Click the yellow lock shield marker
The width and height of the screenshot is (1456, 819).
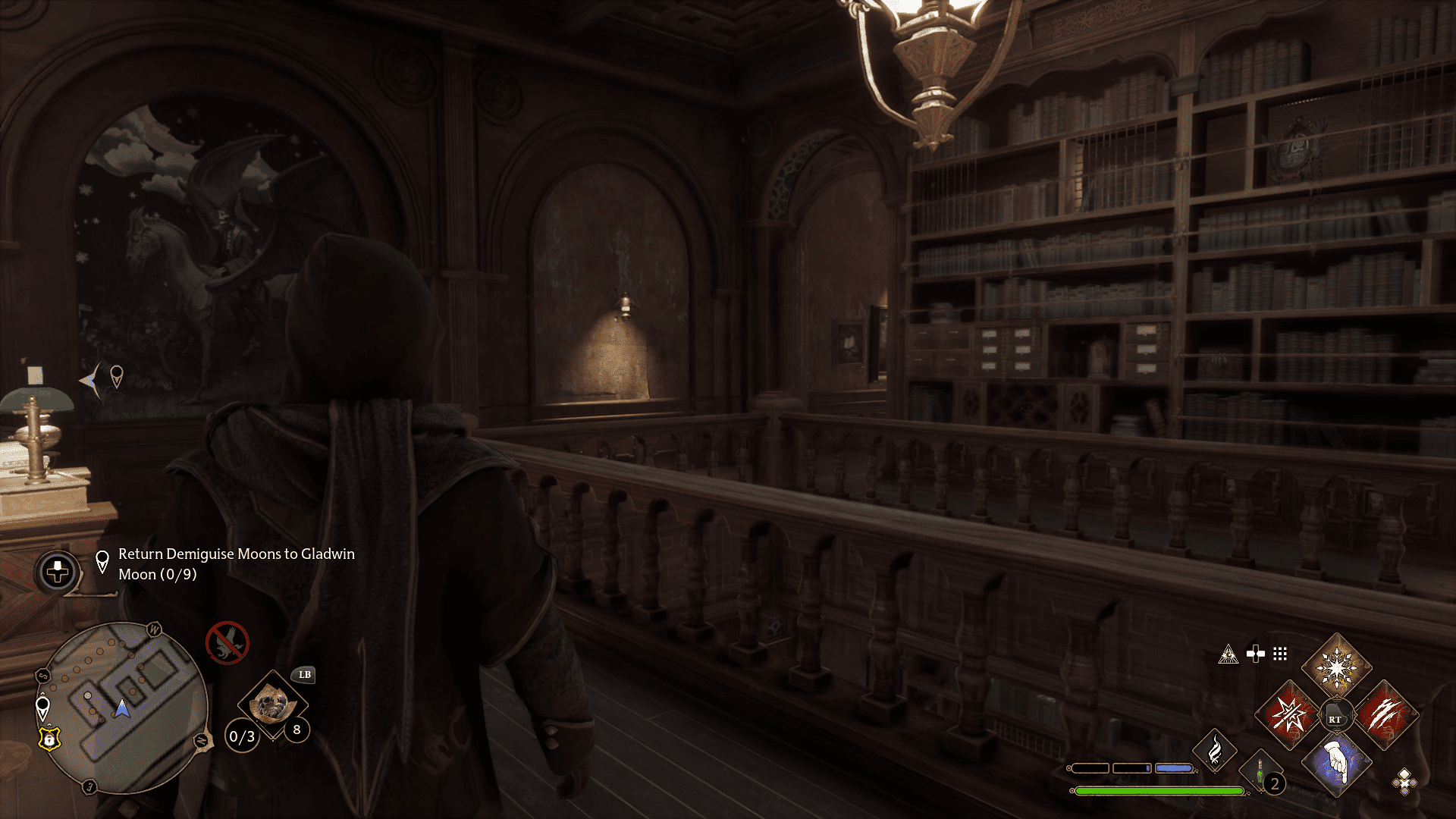[49, 738]
